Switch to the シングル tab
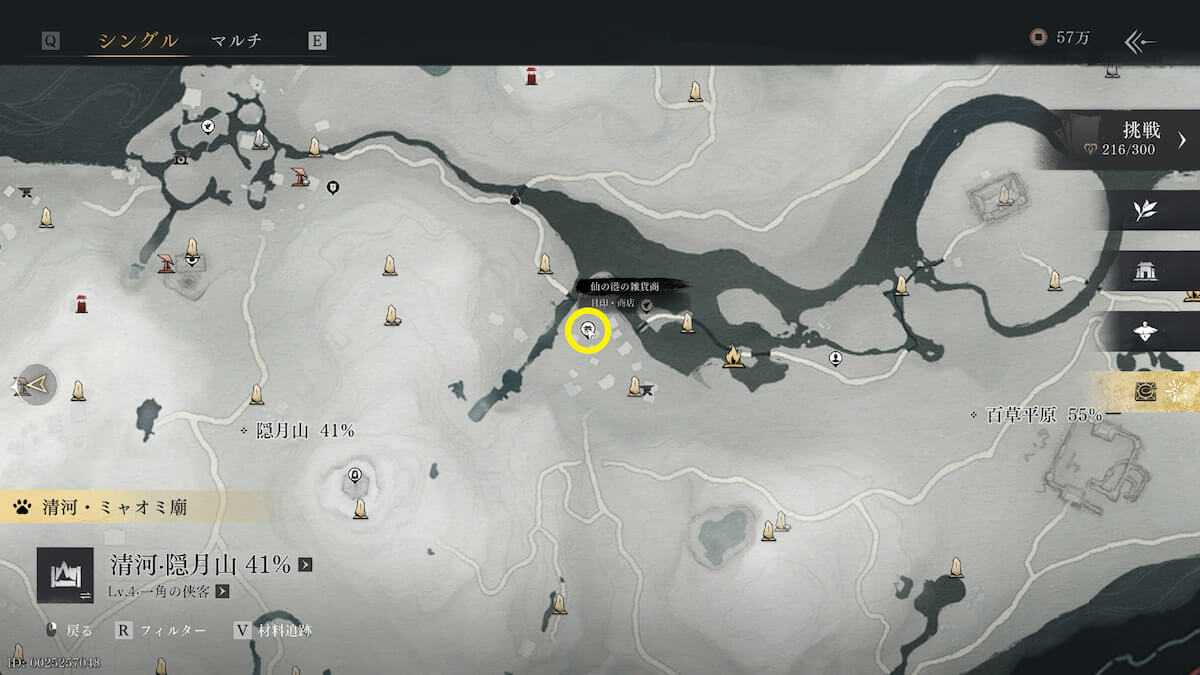This screenshot has width=1200, height=675. [138, 41]
